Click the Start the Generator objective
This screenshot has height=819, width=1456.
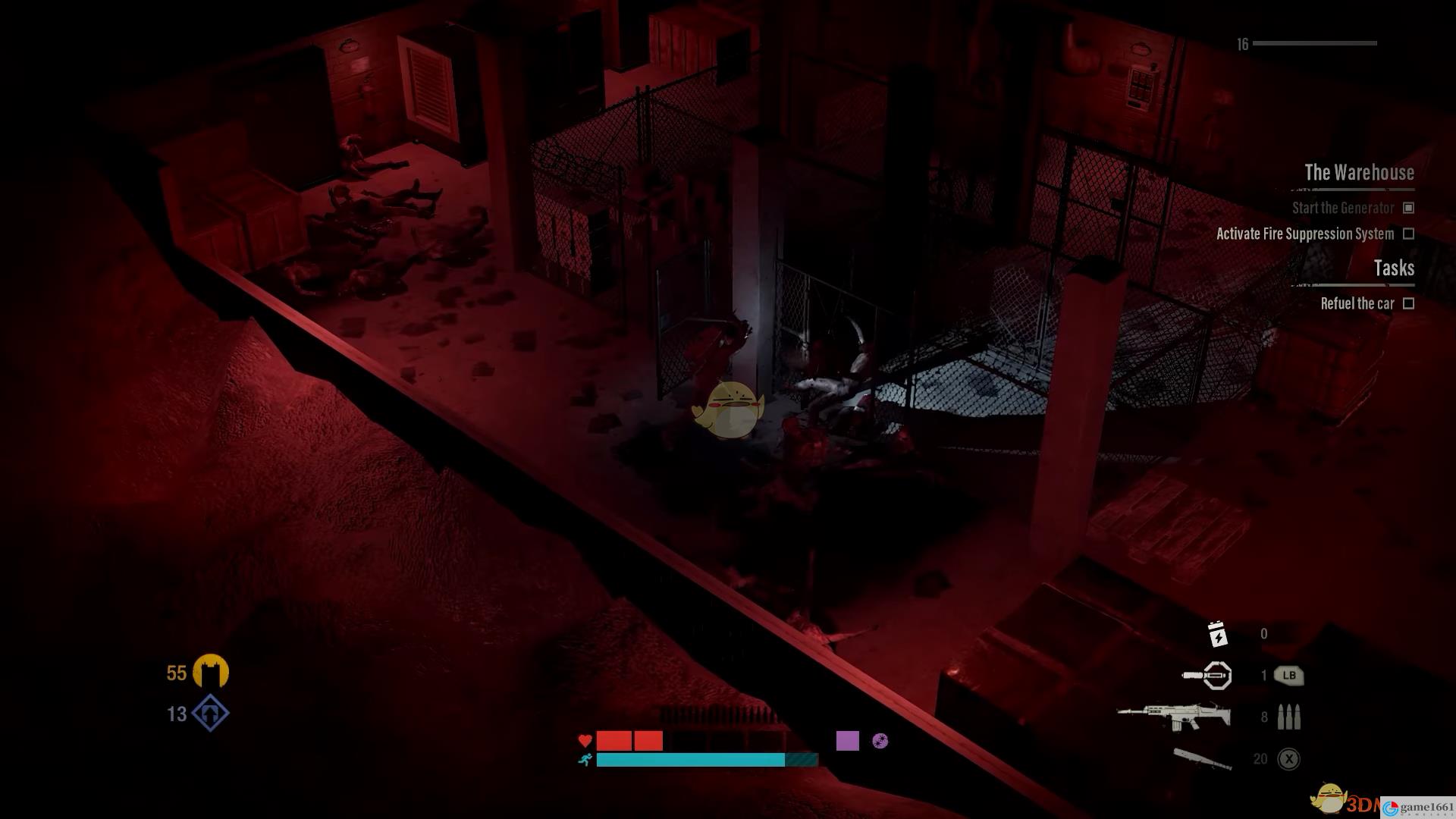(1342, 208)
